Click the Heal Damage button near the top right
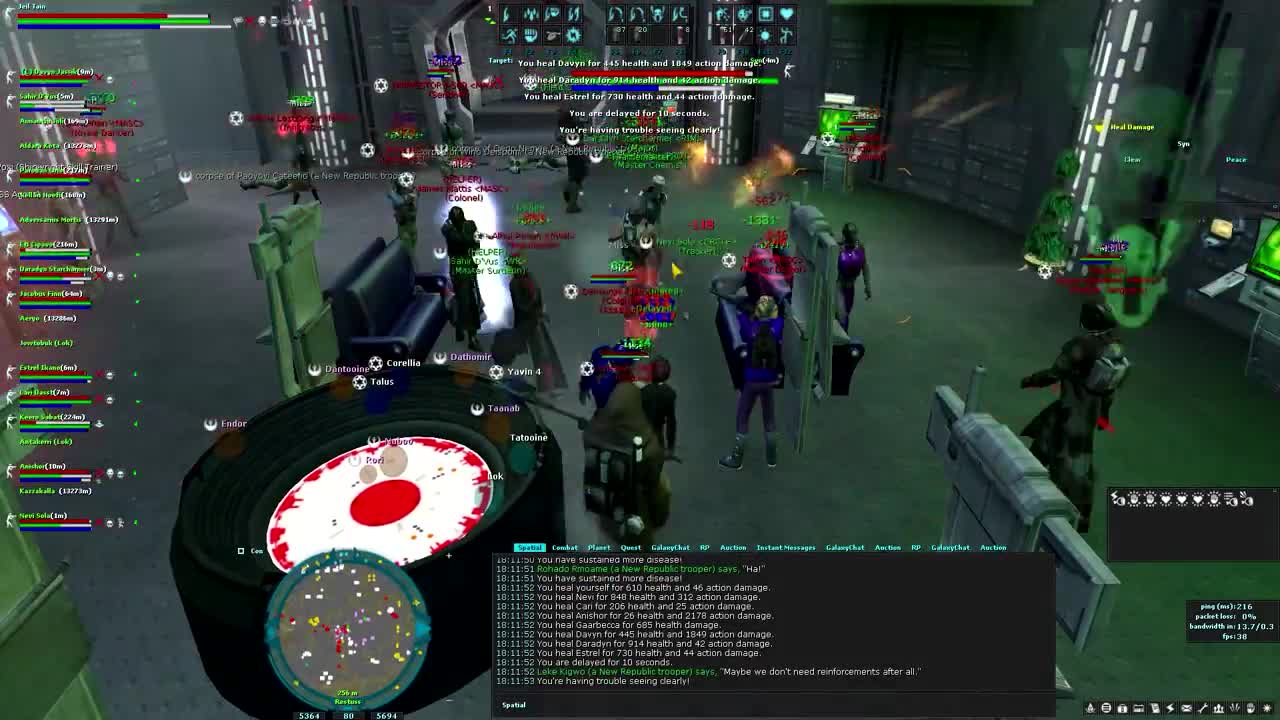This screenshot has height=720, width=1280. (1130, 127)
